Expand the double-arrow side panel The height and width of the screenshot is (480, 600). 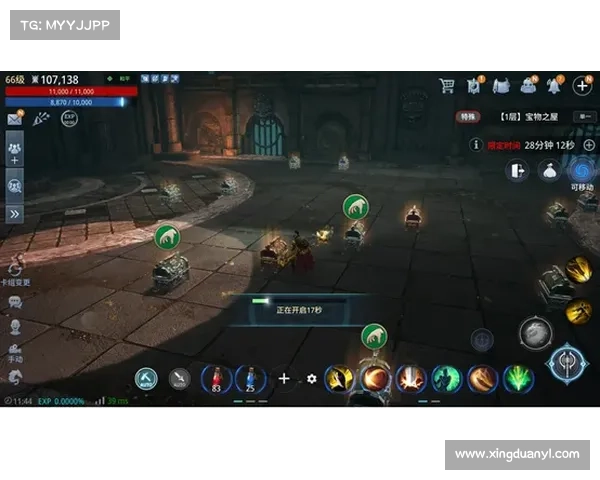(15, 213)
